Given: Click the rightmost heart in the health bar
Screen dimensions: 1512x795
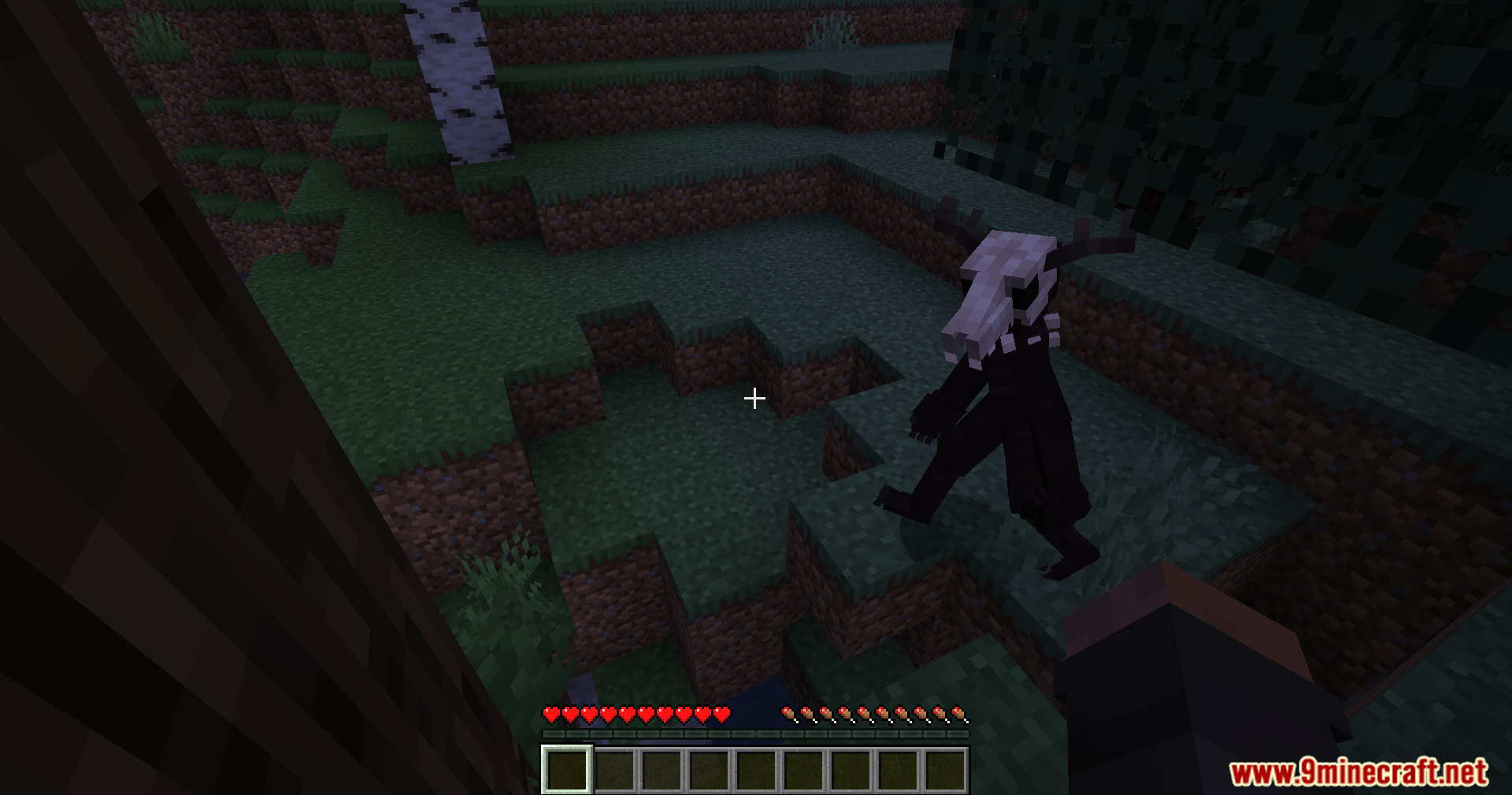Looking at the screenshot, I should [721, 715].
